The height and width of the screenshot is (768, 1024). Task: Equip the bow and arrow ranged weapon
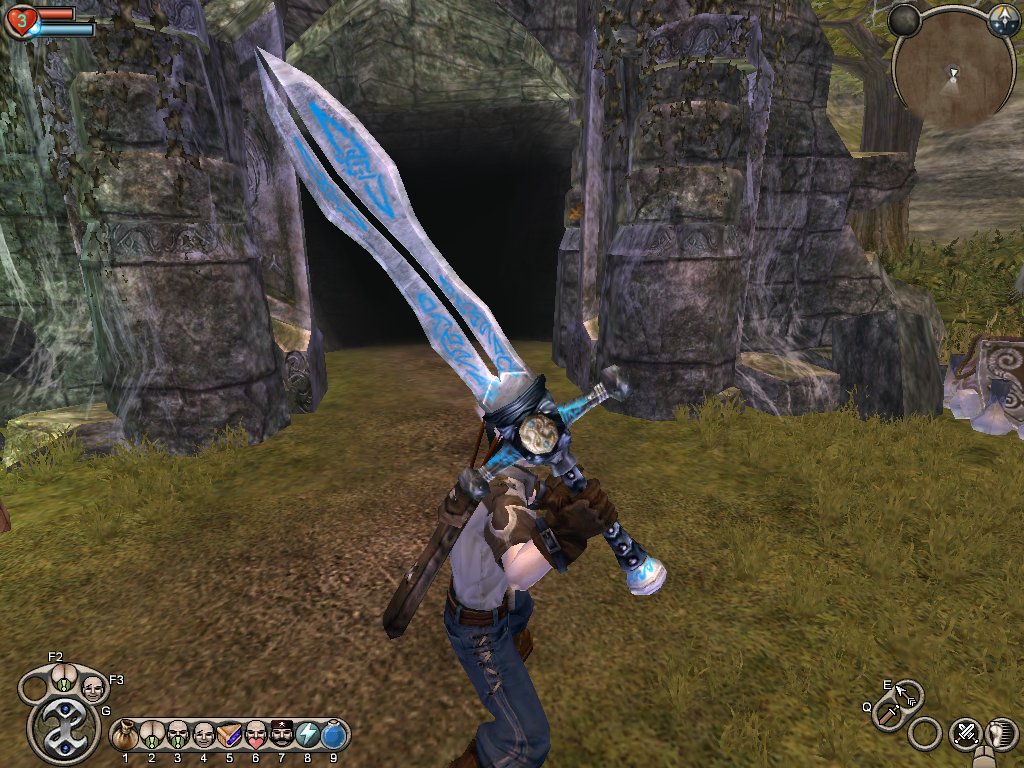(908, 693)
